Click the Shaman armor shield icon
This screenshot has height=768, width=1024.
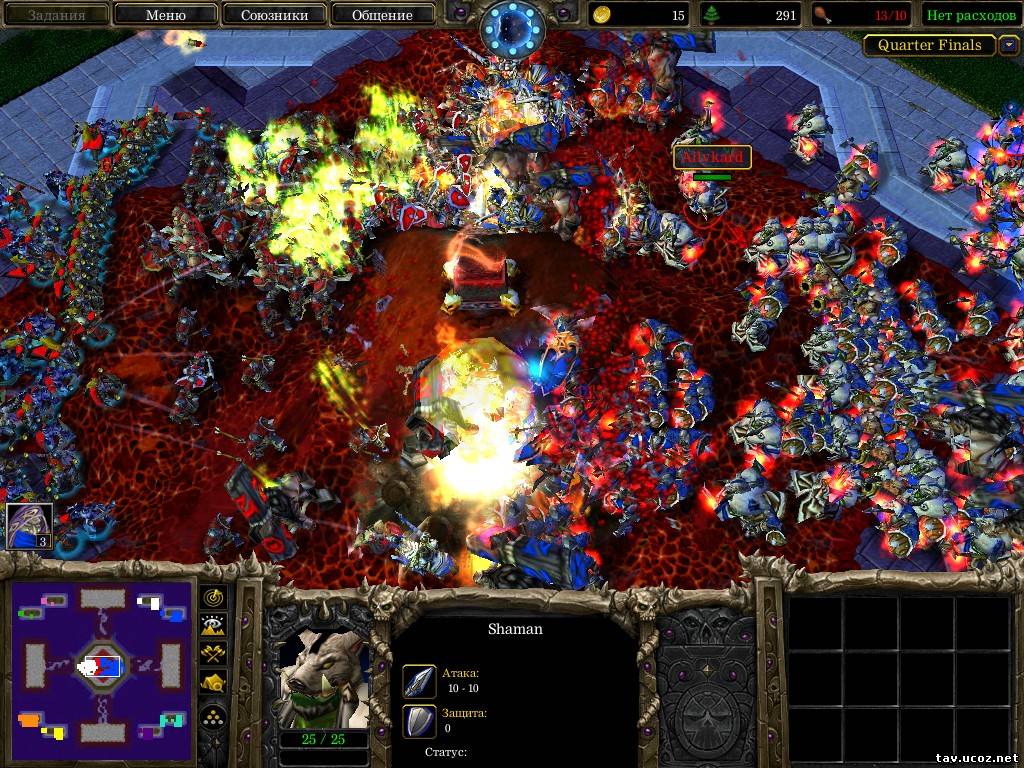[x=419, y=720]
